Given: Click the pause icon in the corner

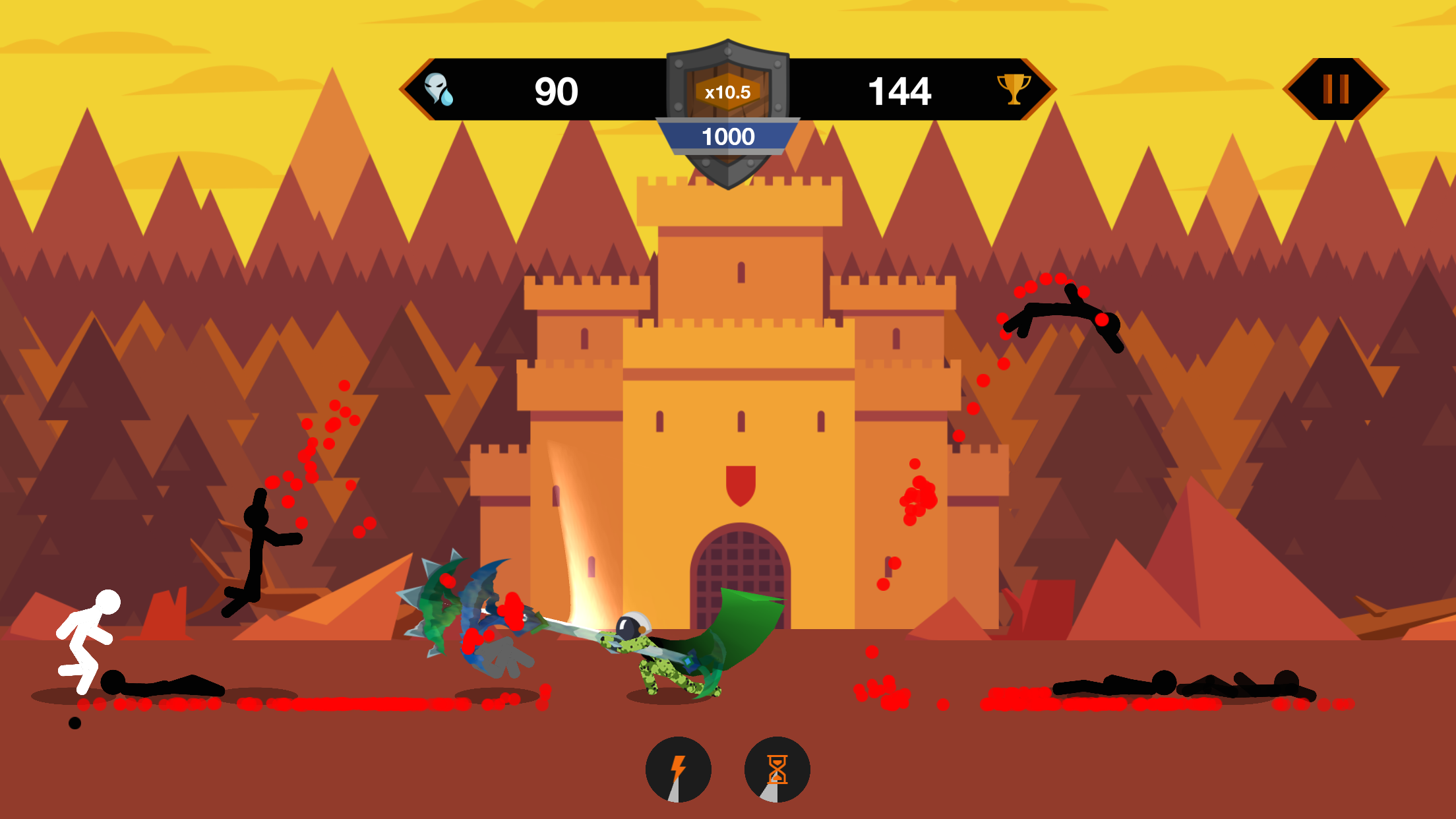Looking at the screenshot, I should (1336, 90).
